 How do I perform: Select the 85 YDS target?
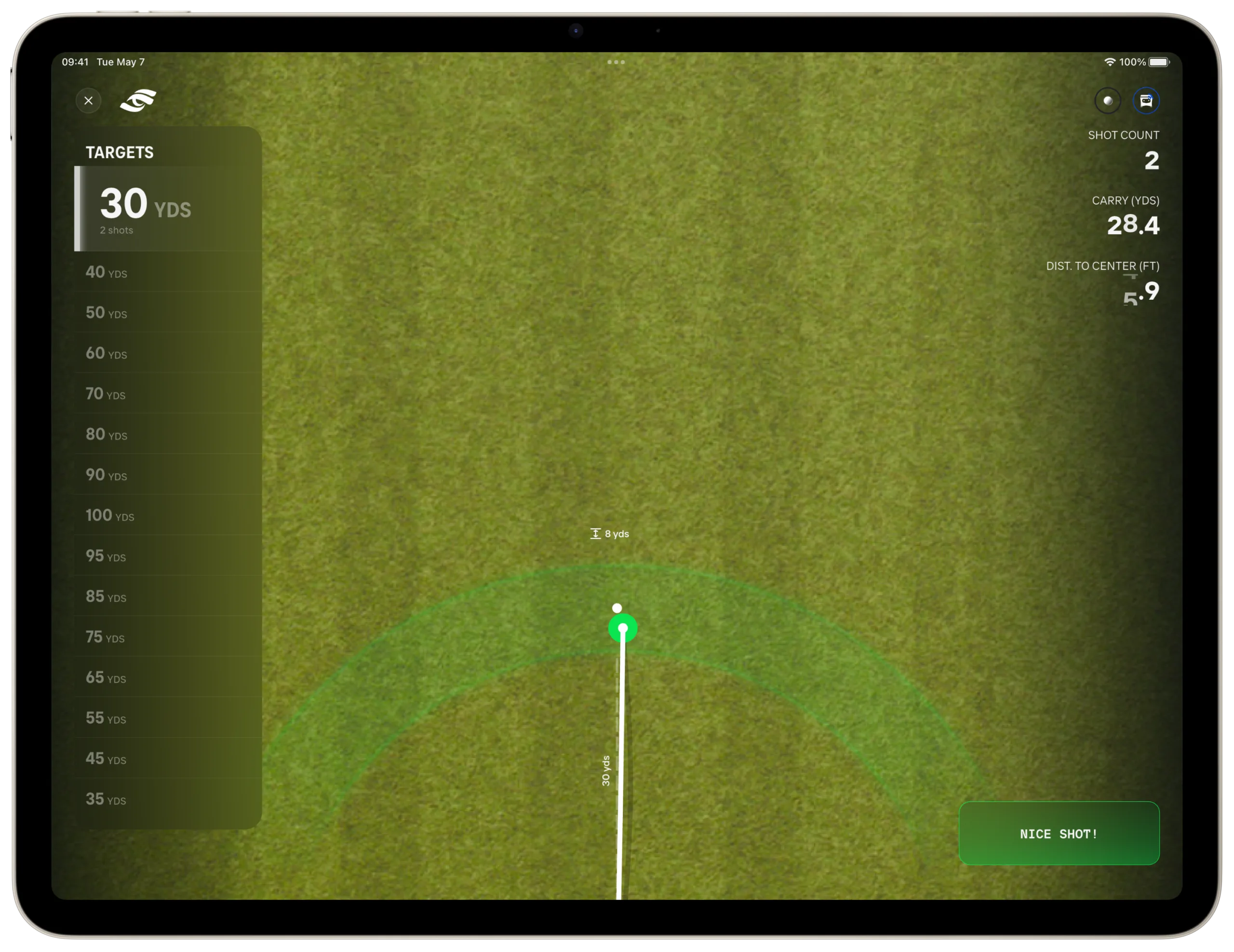pyautogui.click(x=168, y=596)
